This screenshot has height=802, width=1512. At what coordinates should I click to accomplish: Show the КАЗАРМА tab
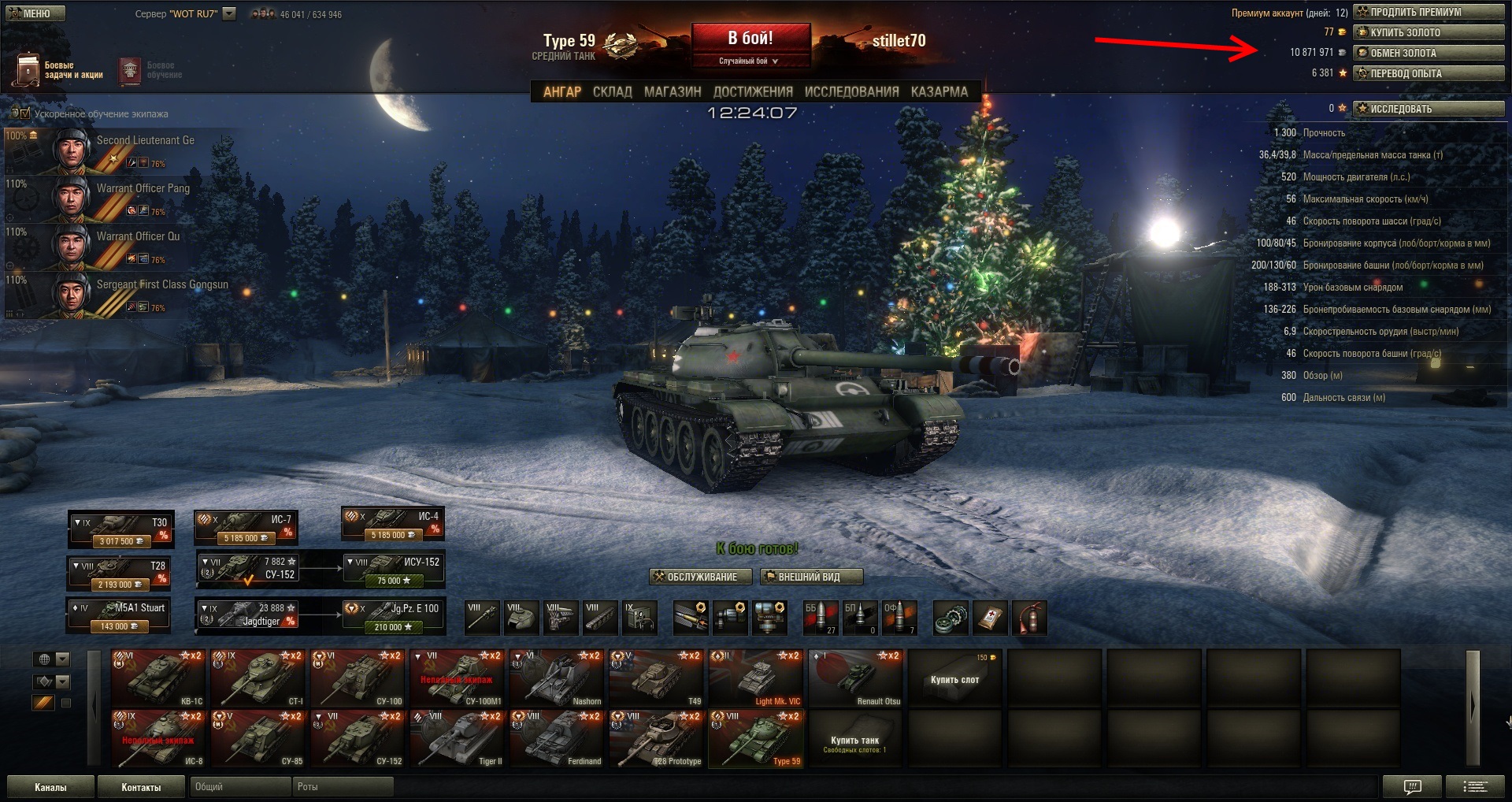pos(939,91)
